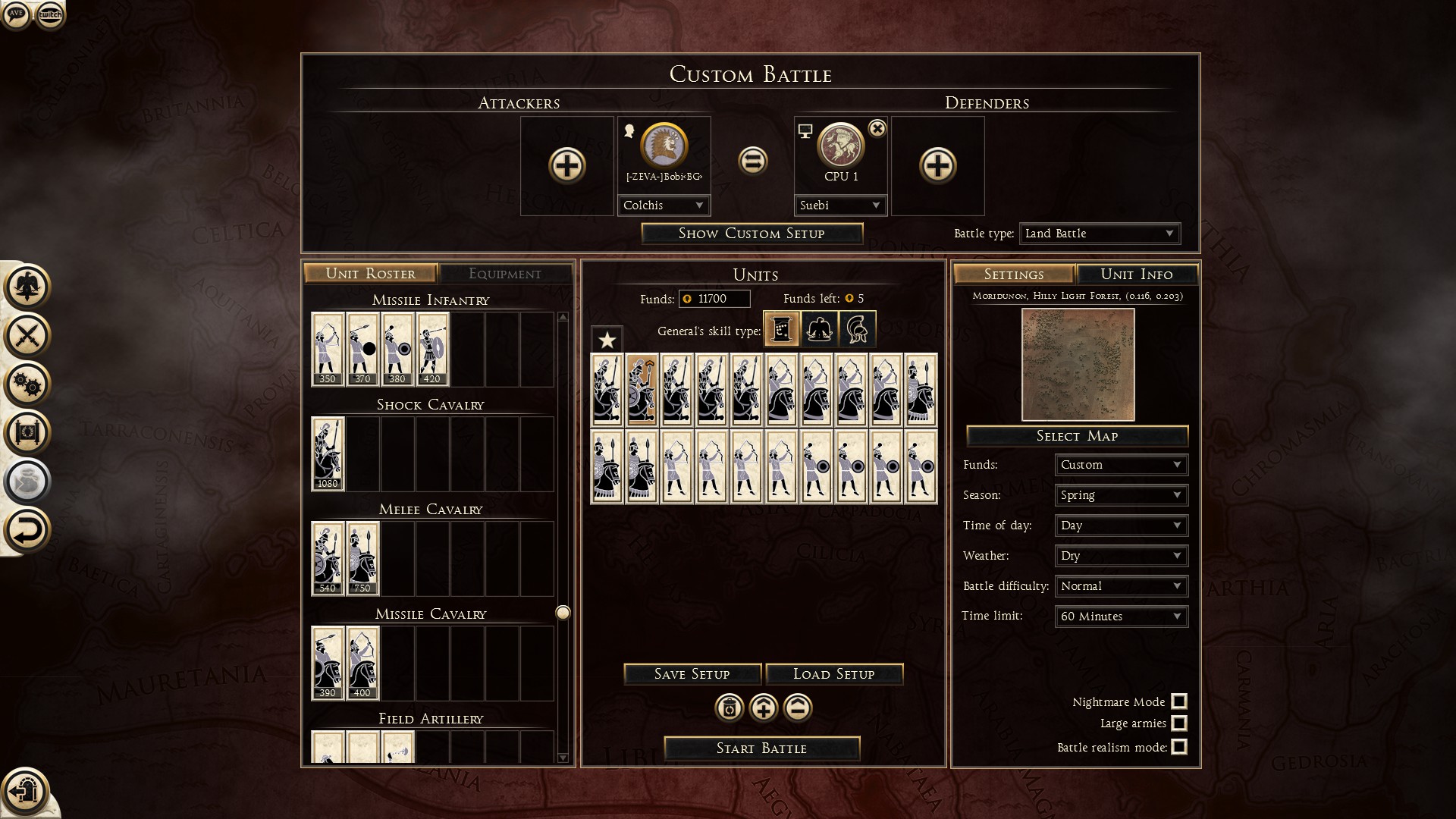Image resolution: width=1456 pixels, height=819 pixels.
Task: Select the 1080-cost shock cavalry unit
Action: pyautogui.click(x=328, y=453)
